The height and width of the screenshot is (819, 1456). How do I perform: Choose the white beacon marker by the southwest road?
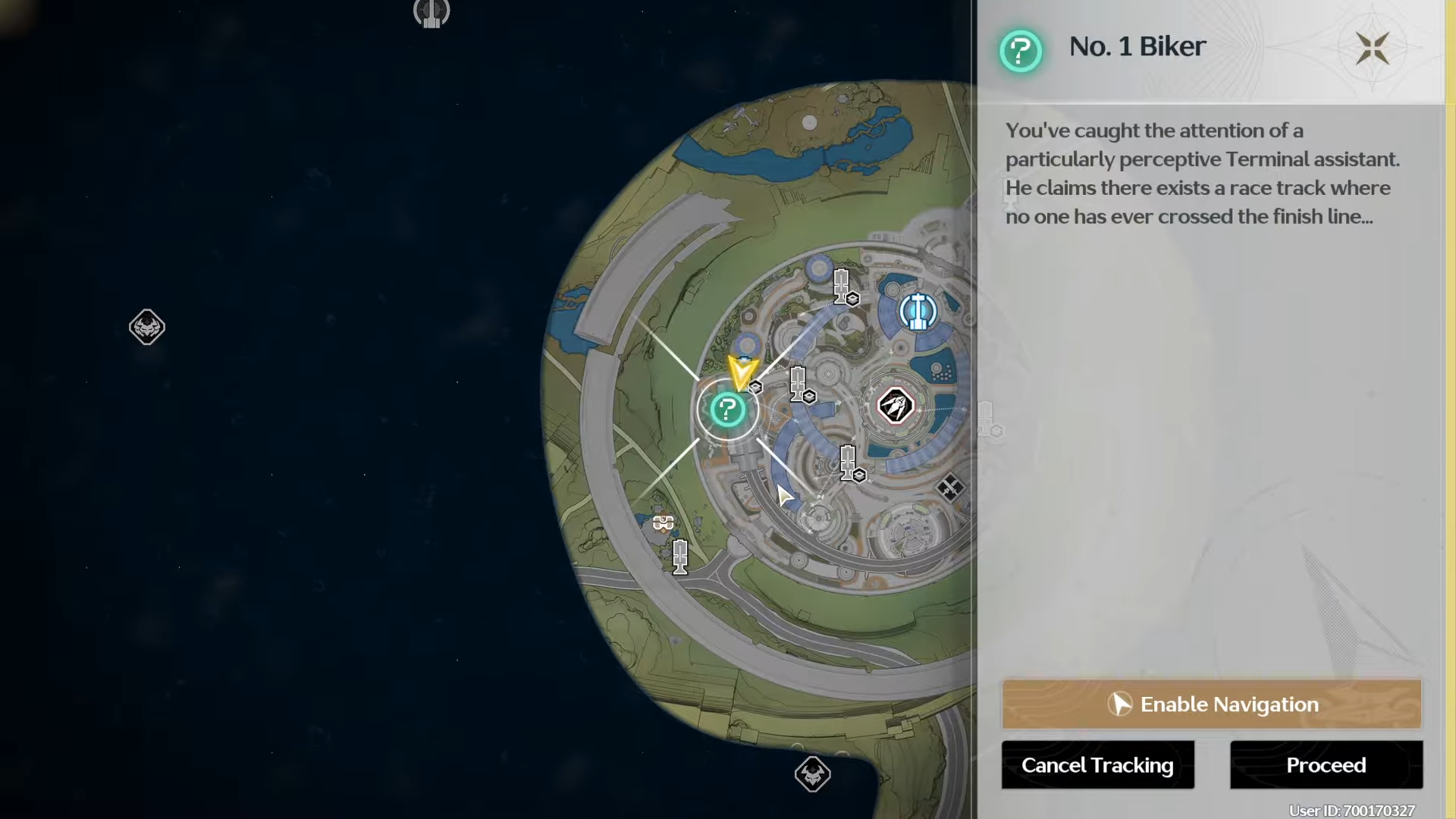click(x=680, y=557)
